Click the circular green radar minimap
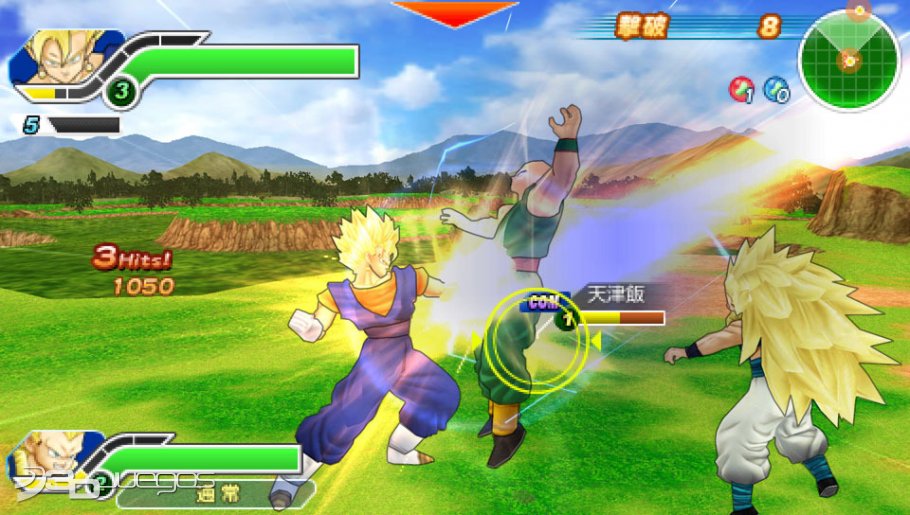 tap(849, 60)
